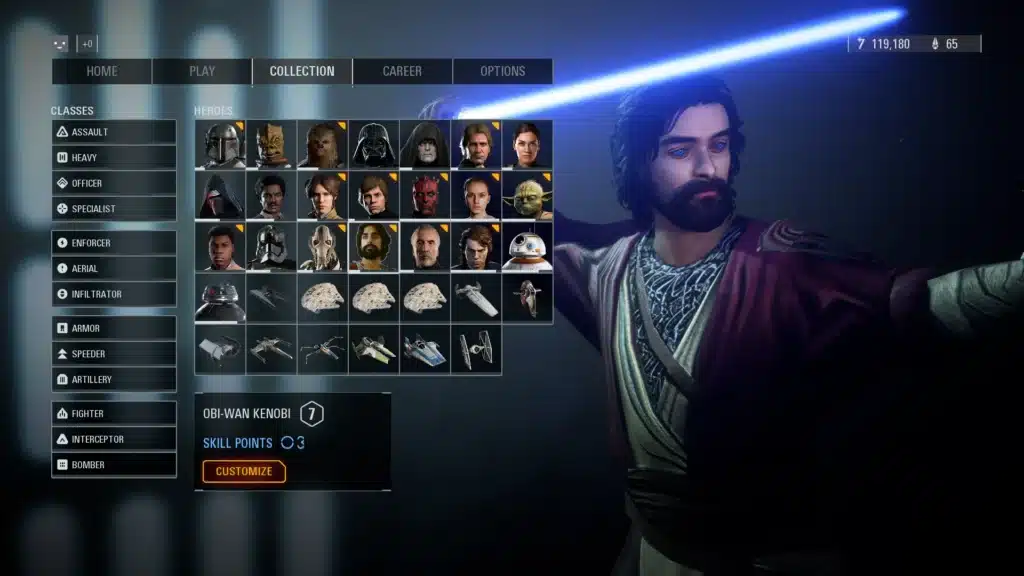The height and width of the screenshot is (576, 1024).
Task: Click the Customize button for Obi-Wan
Action: [x=244, y=471]
